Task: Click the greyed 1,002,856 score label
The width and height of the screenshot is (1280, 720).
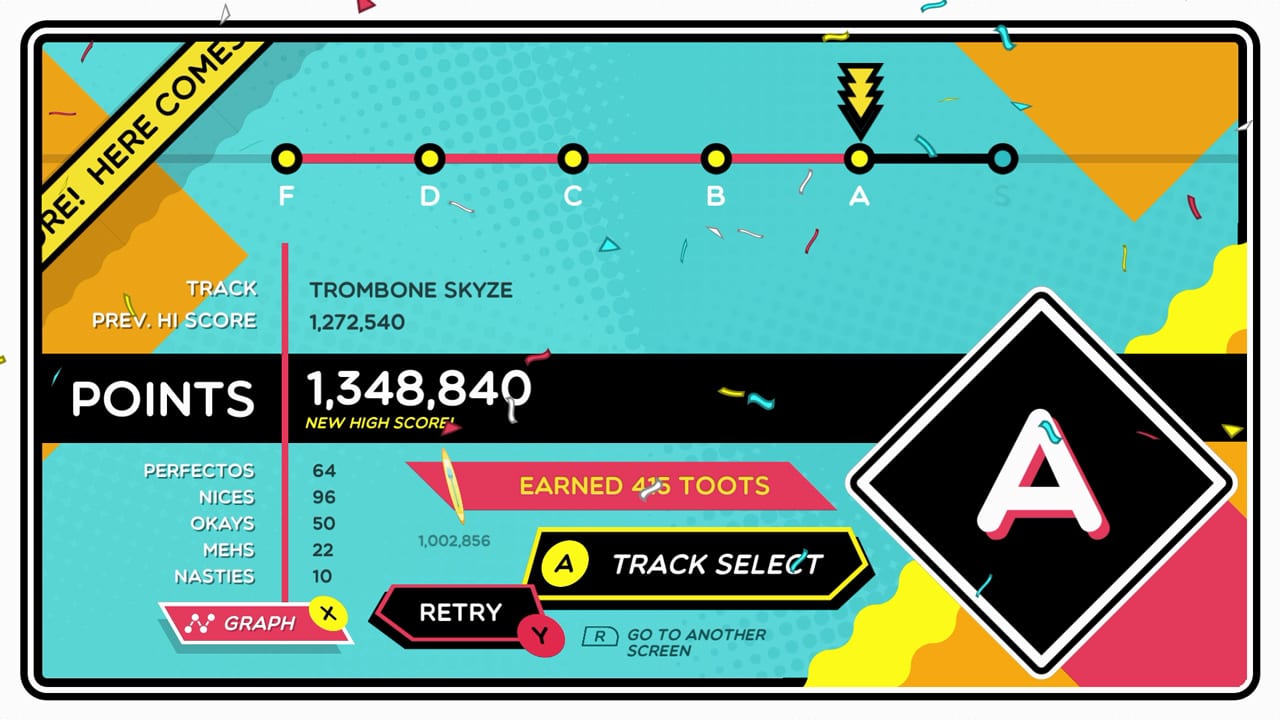Action: pyautogui.click(x=453, y=540)
